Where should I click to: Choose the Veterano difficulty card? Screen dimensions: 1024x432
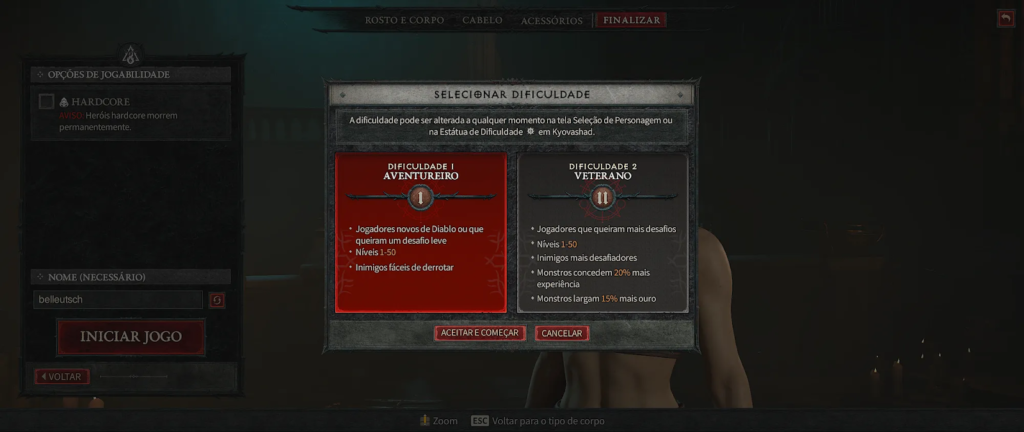(x=602, y=232)
